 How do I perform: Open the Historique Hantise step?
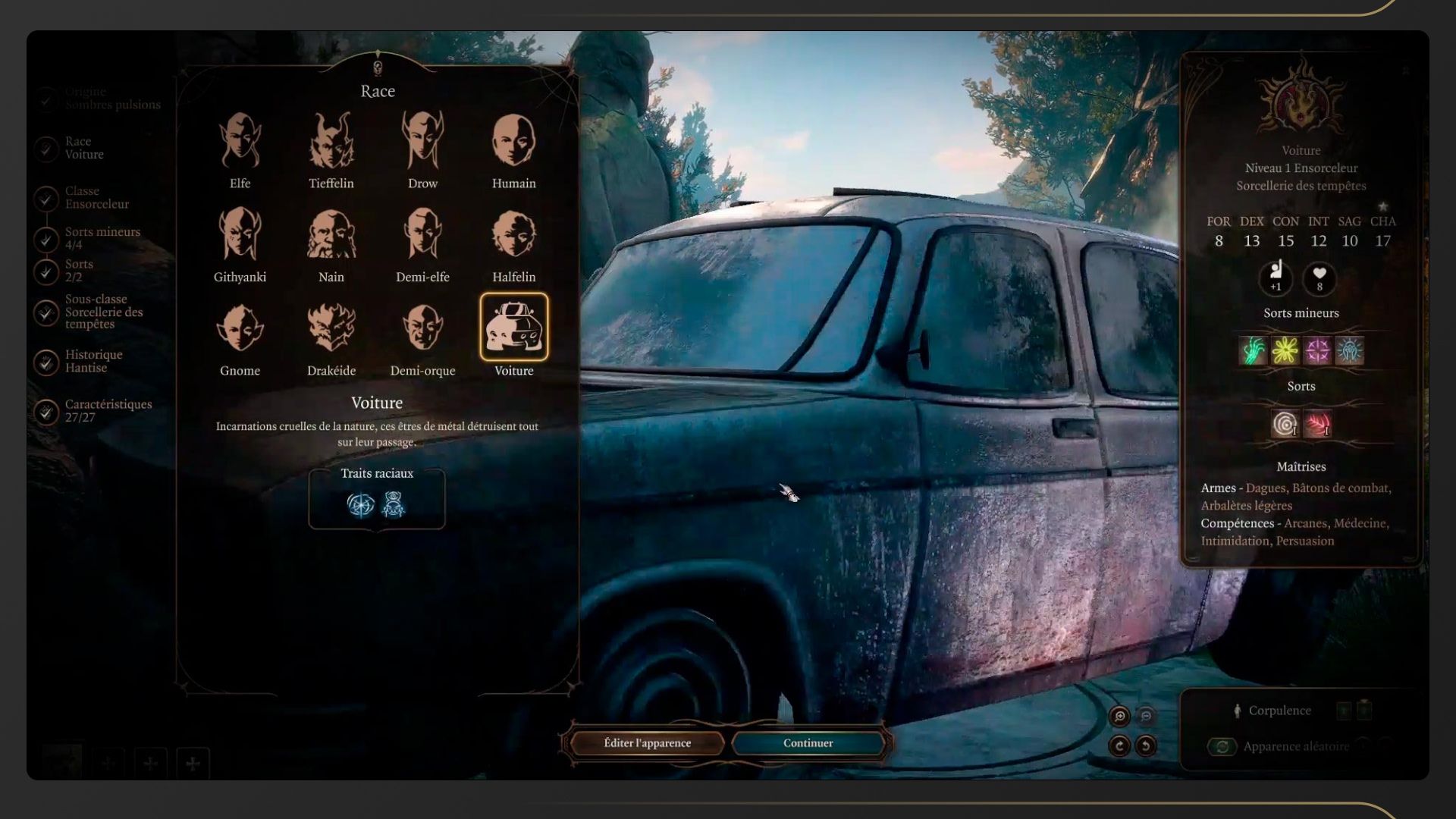[93, 362]
